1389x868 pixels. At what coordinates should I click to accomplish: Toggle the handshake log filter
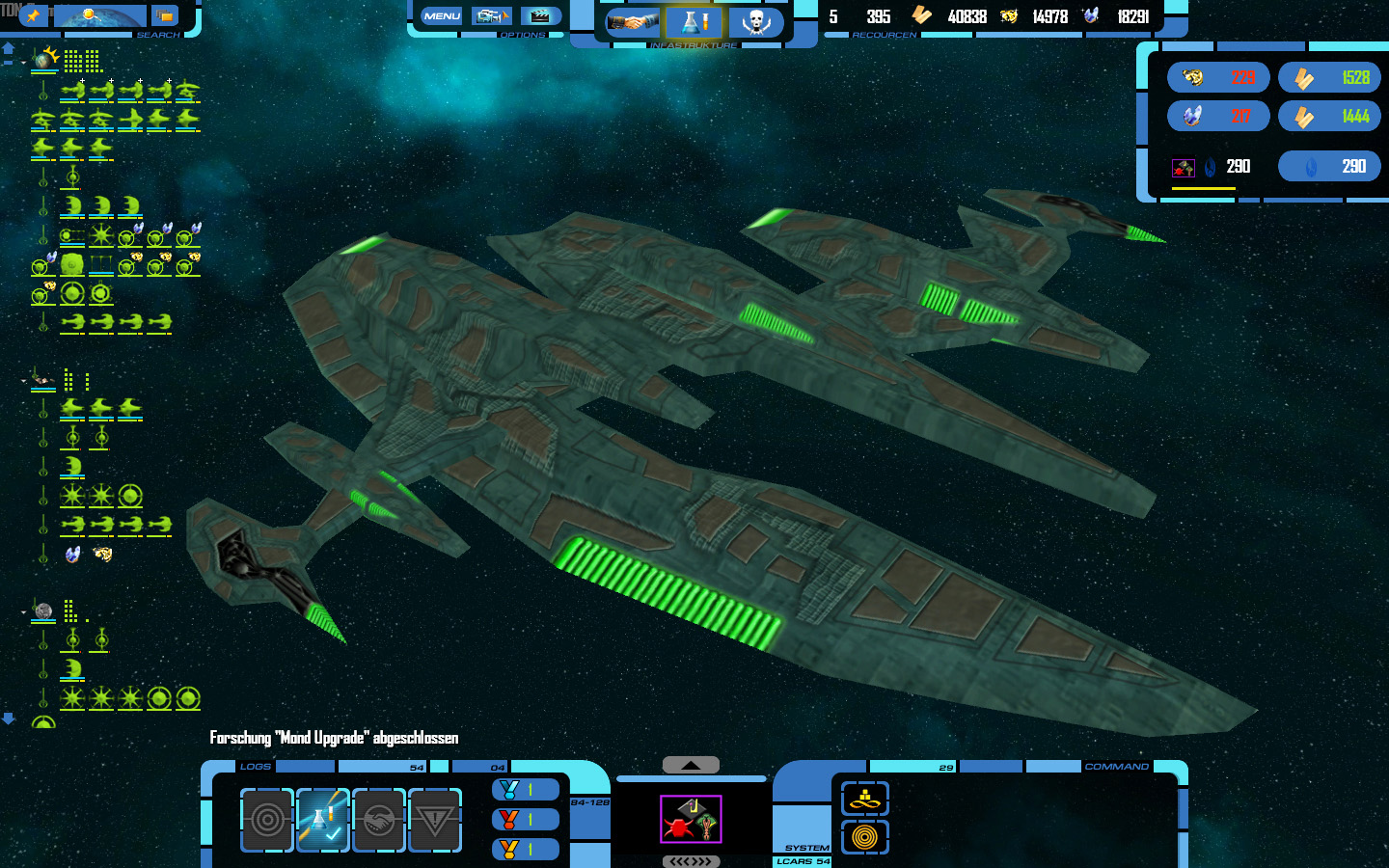point(379,820)
